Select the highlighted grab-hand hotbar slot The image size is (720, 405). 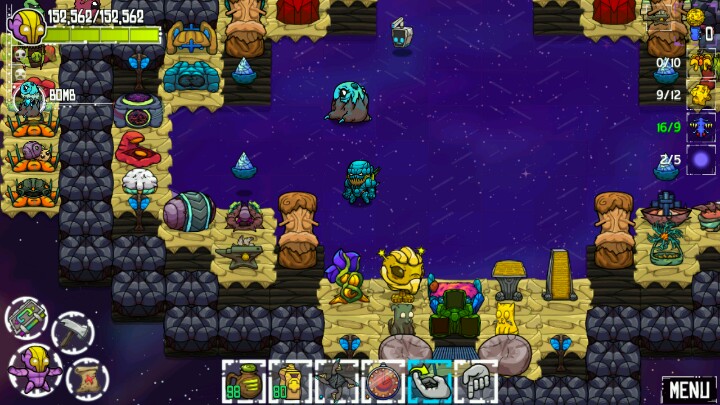(428, 381)
